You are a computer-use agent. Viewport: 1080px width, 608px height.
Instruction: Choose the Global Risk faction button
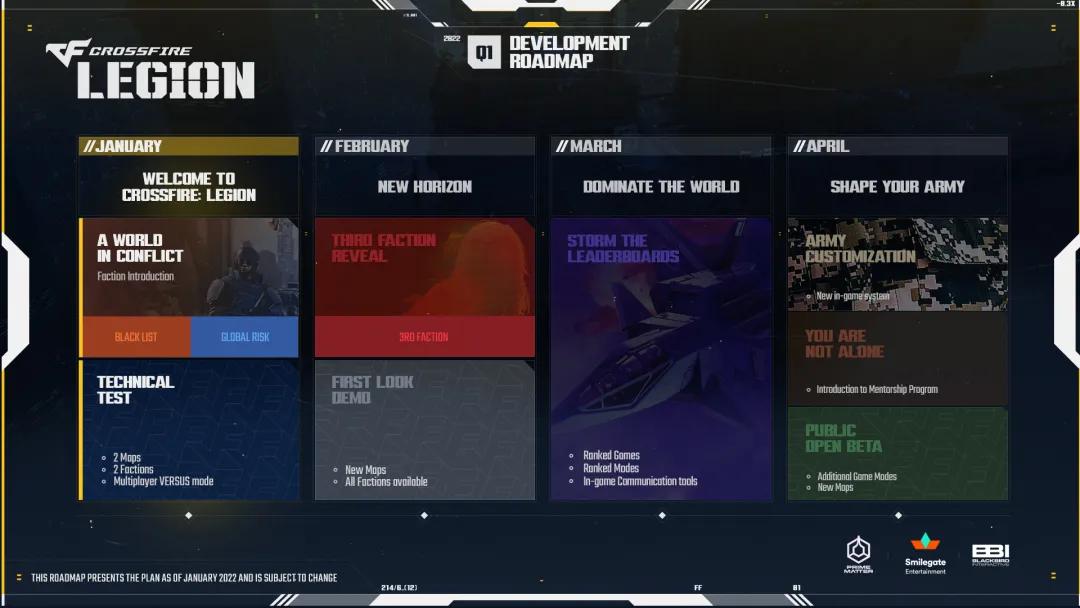[x=245, y=337]
